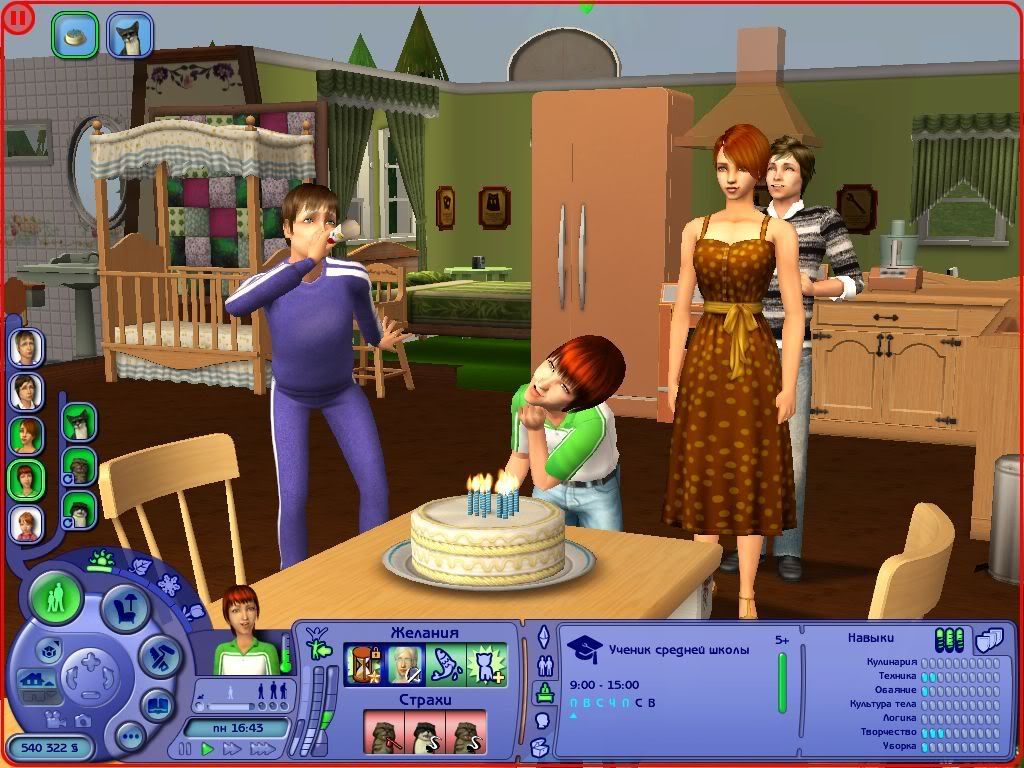This screenshot has width=1024, height=768.
Task: Set game speed to triple fast-forward
Action: (x=262, y=748)
